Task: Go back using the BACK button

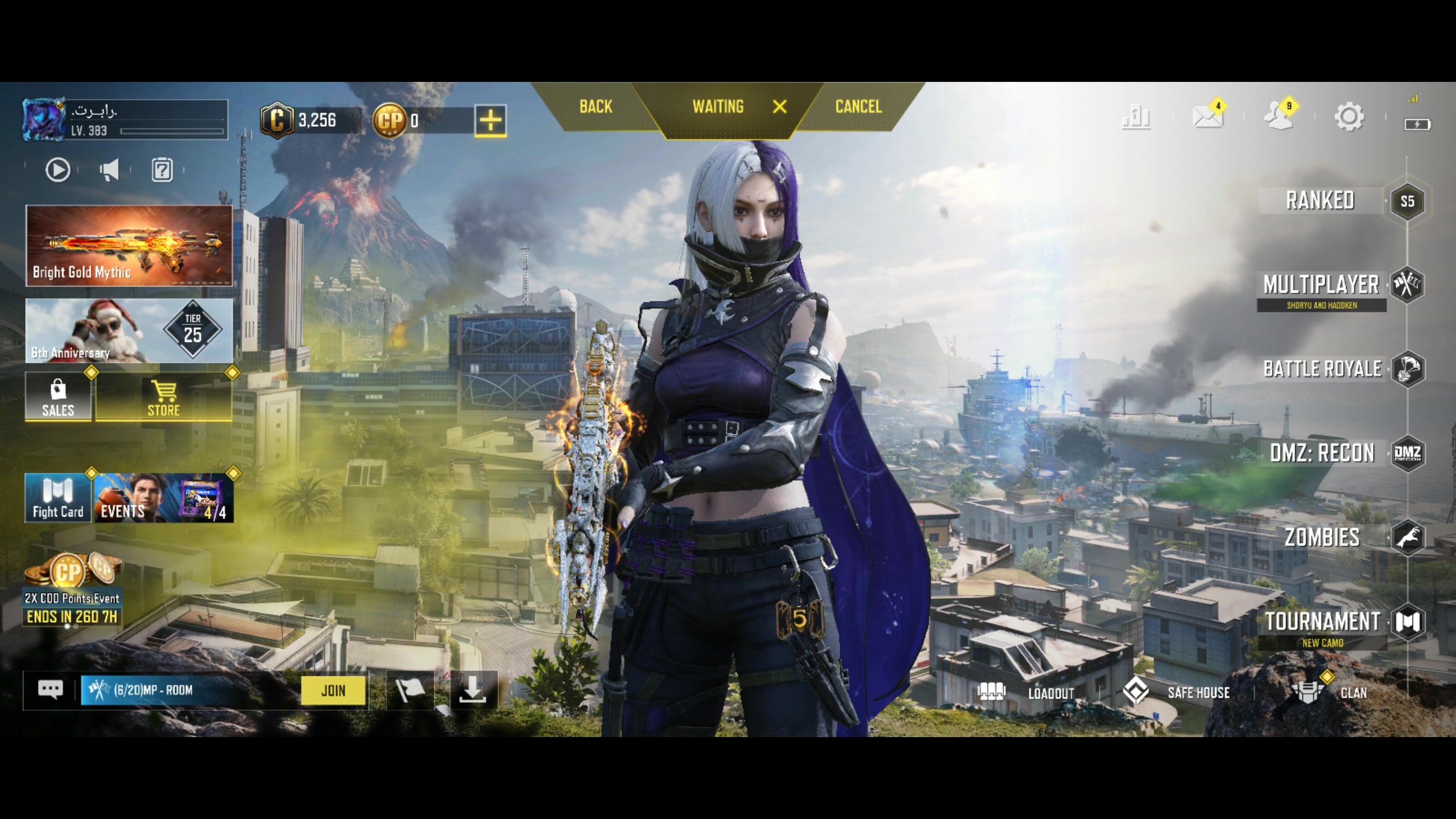Action: pyautogui.click(x=595, y=107)
